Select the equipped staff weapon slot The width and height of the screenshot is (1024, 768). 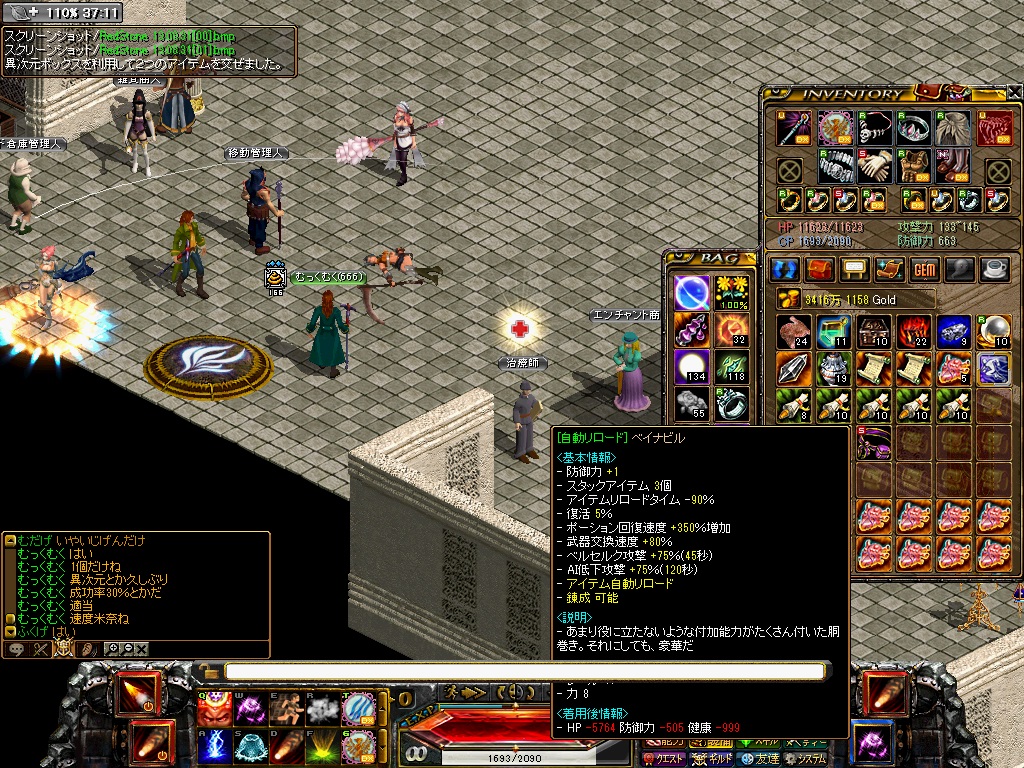click(794, 128)
